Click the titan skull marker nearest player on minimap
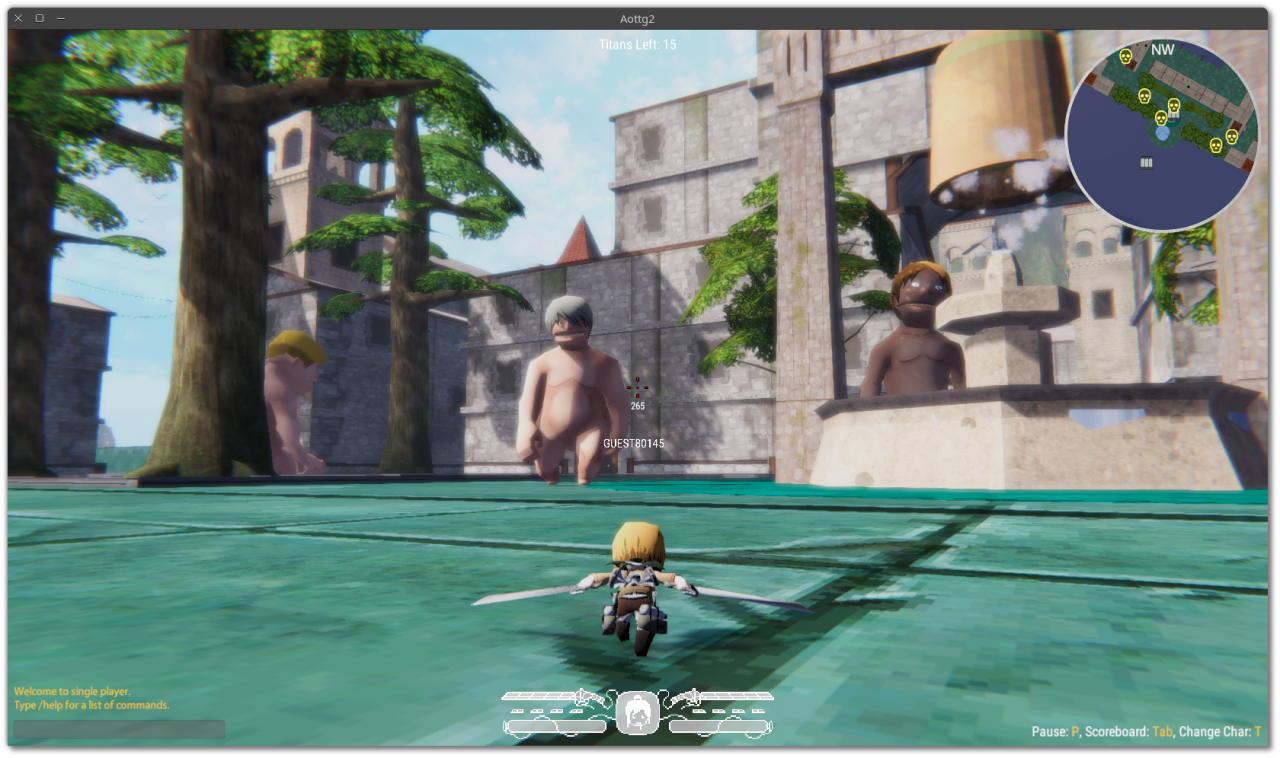The width and height of the screenshot is (1280, 758). point(1162,118)
